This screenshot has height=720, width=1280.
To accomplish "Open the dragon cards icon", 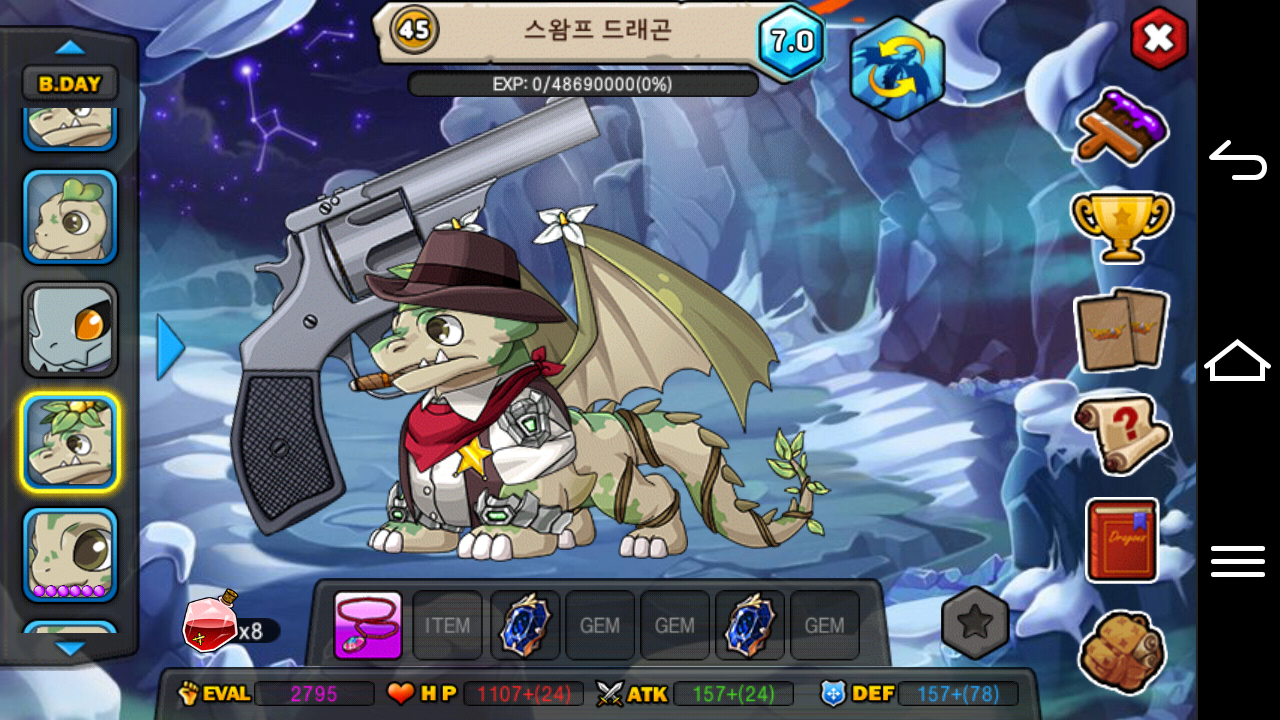I will [1121, 330].
